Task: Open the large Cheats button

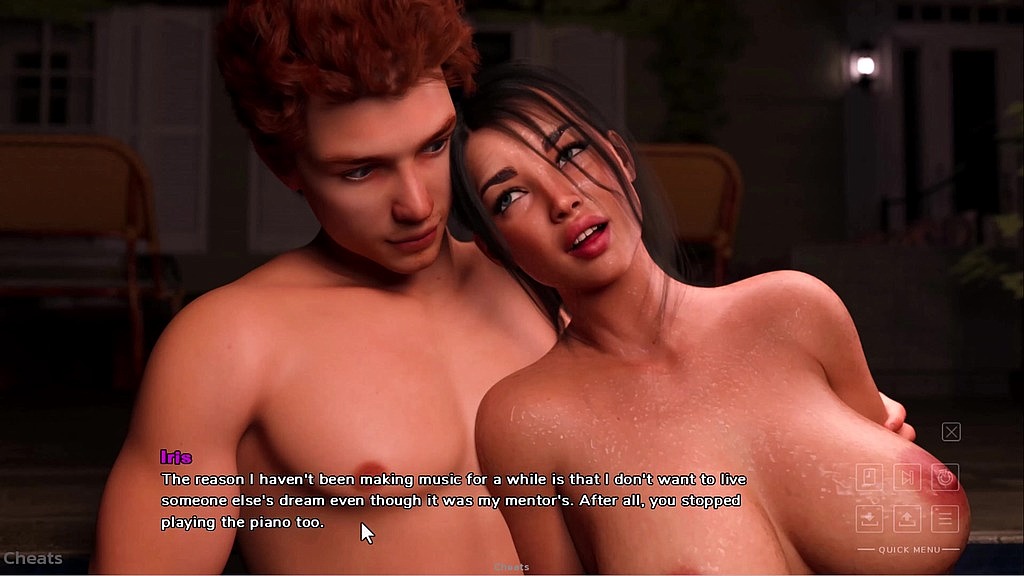Action: (32, 558)
